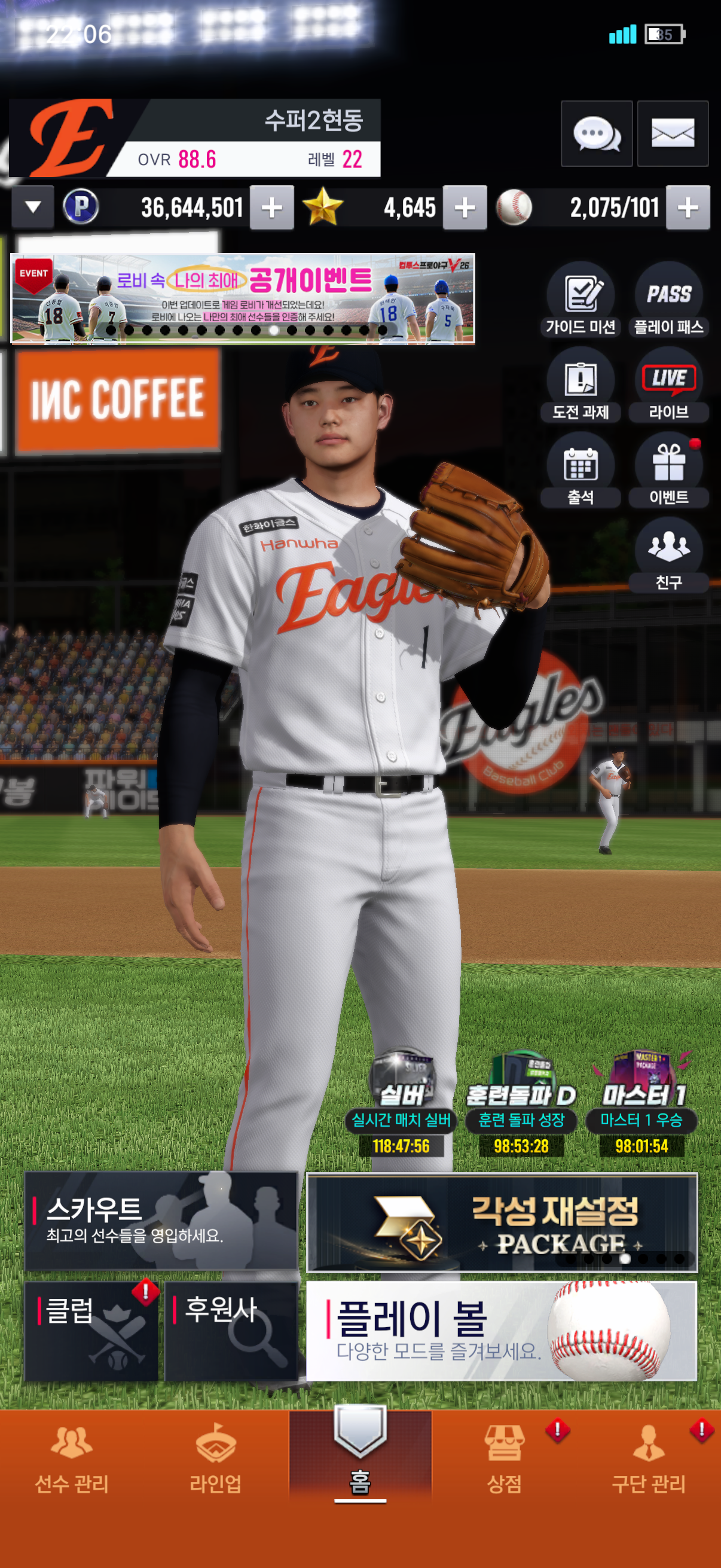The image size is (721, 1568).
Task: Open the mailbox envelope icon
Action: 673,133
